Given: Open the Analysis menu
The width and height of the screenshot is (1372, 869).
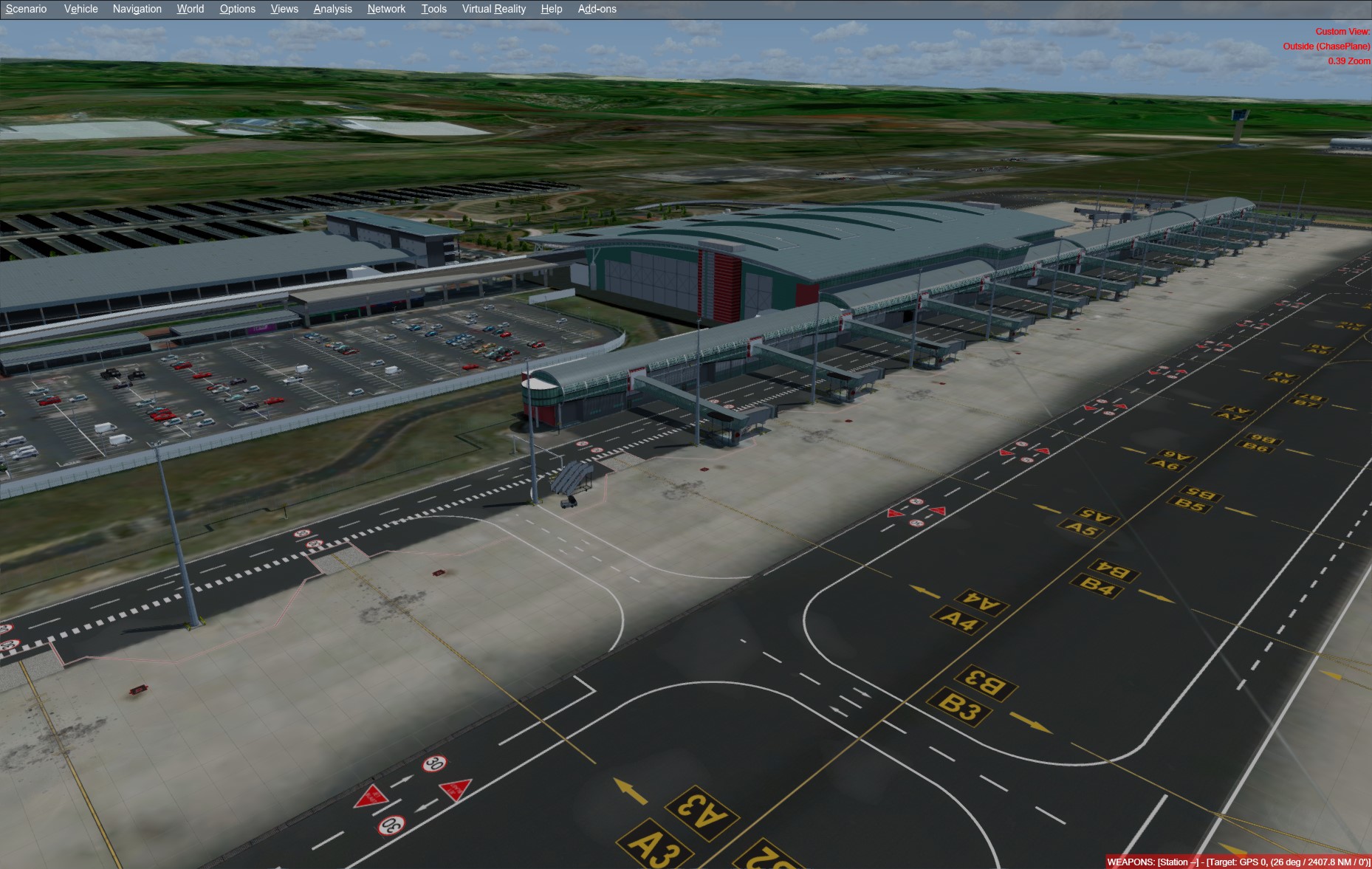Looking at the screenshot, I should [332, 9].
